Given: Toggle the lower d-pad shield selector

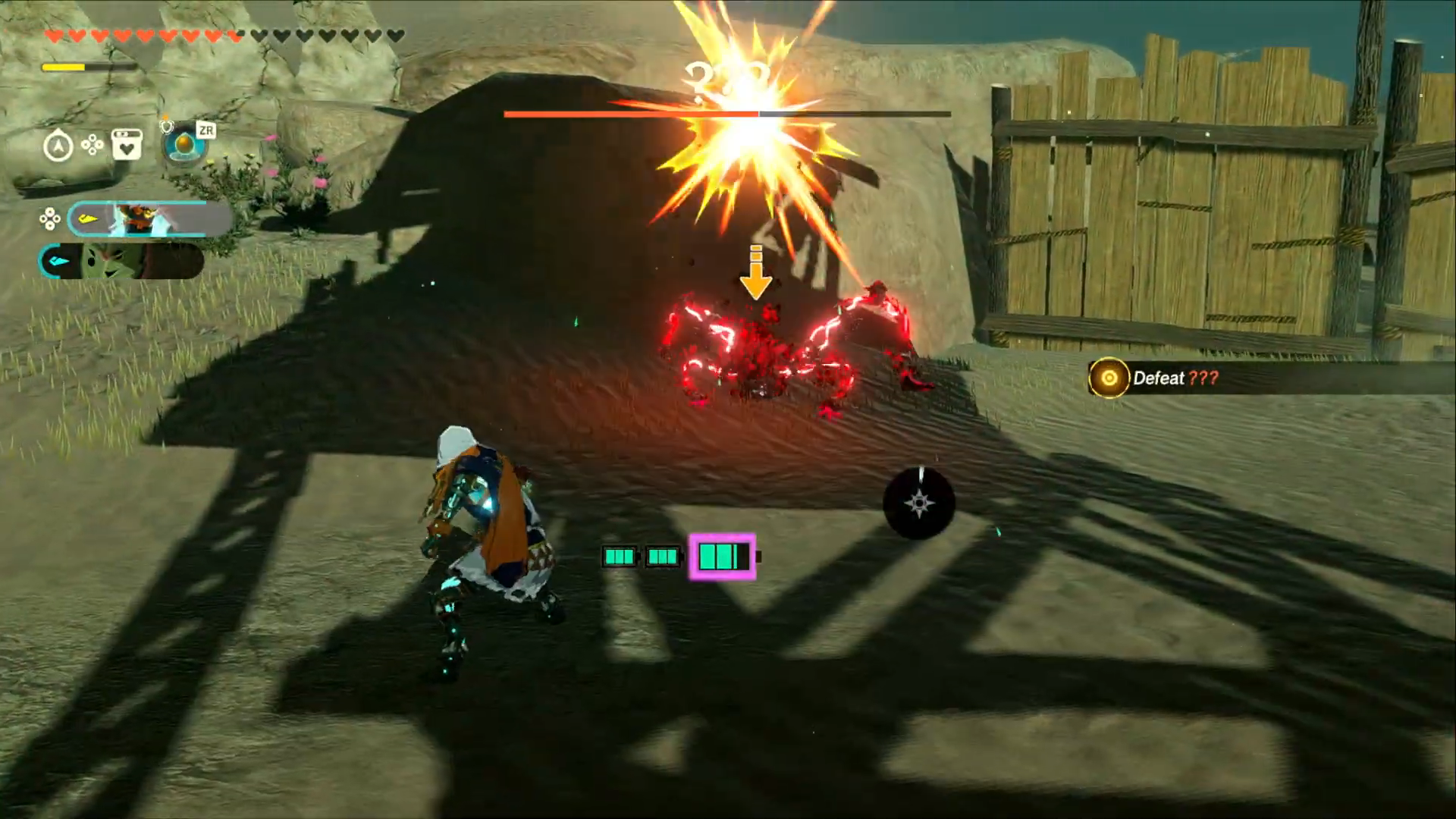Looking at the screenshot, I should (x=49, y=261).
